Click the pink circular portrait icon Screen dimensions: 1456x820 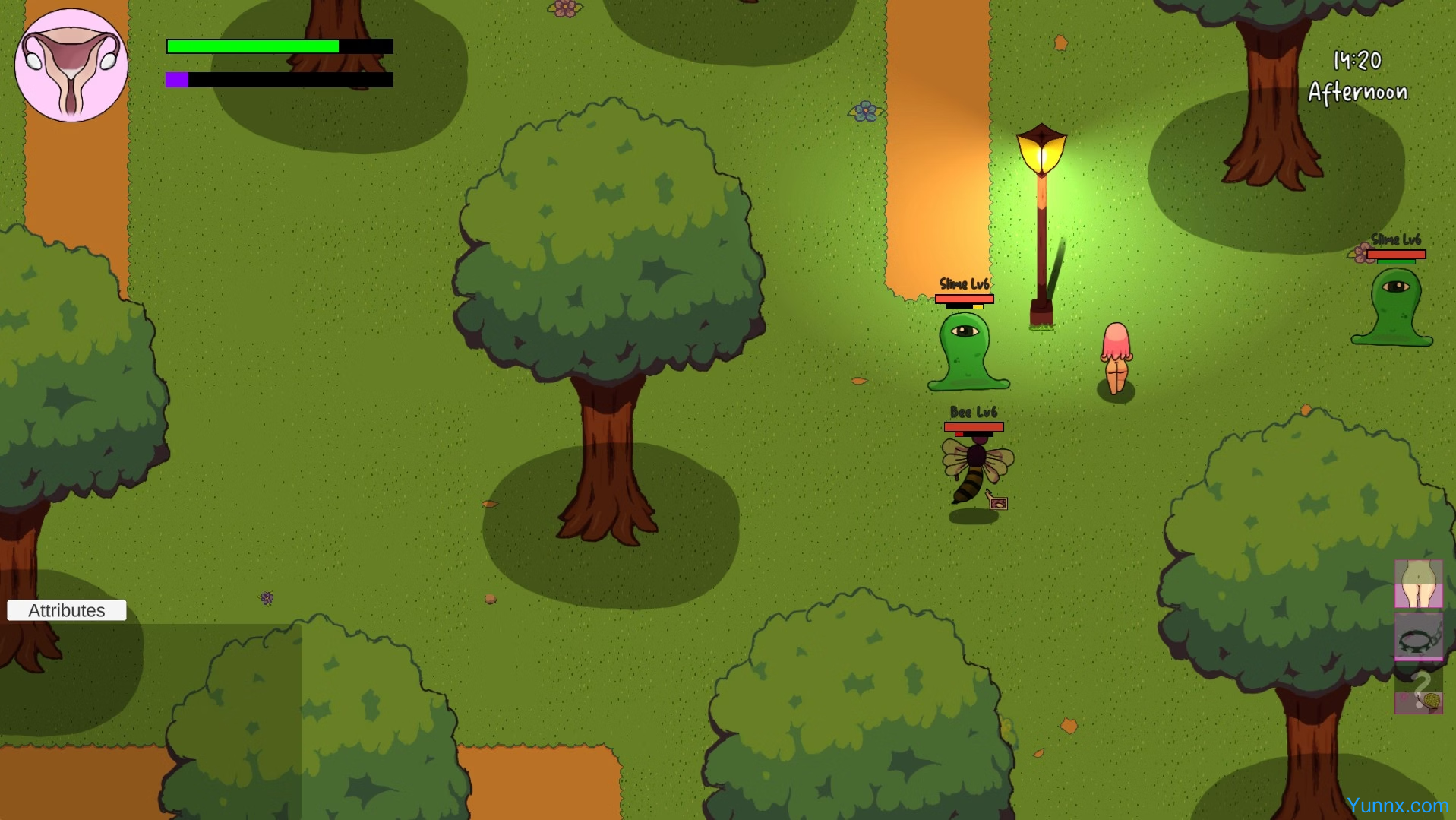pos(71,65)
